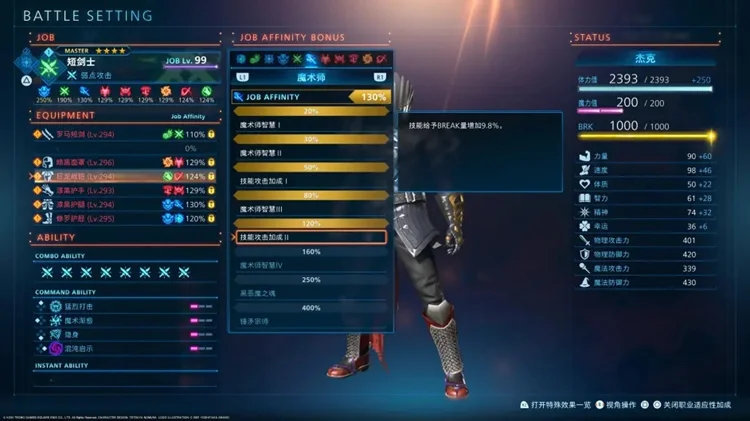
Task: Select the 魔术师智慧 III bonus row
Action: point(308,209)
